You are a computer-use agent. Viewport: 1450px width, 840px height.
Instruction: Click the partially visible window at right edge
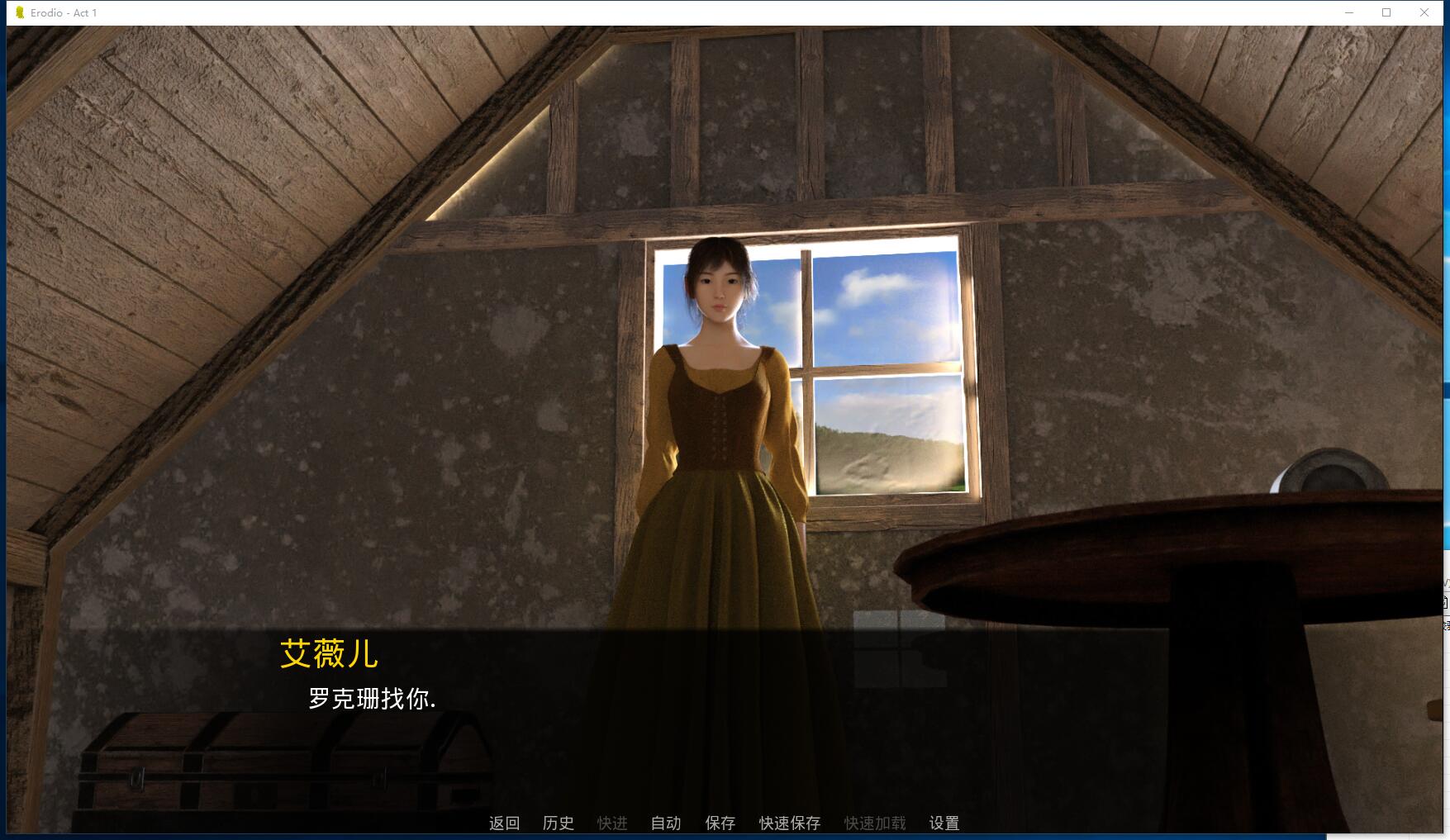[x=1446, y=578]
